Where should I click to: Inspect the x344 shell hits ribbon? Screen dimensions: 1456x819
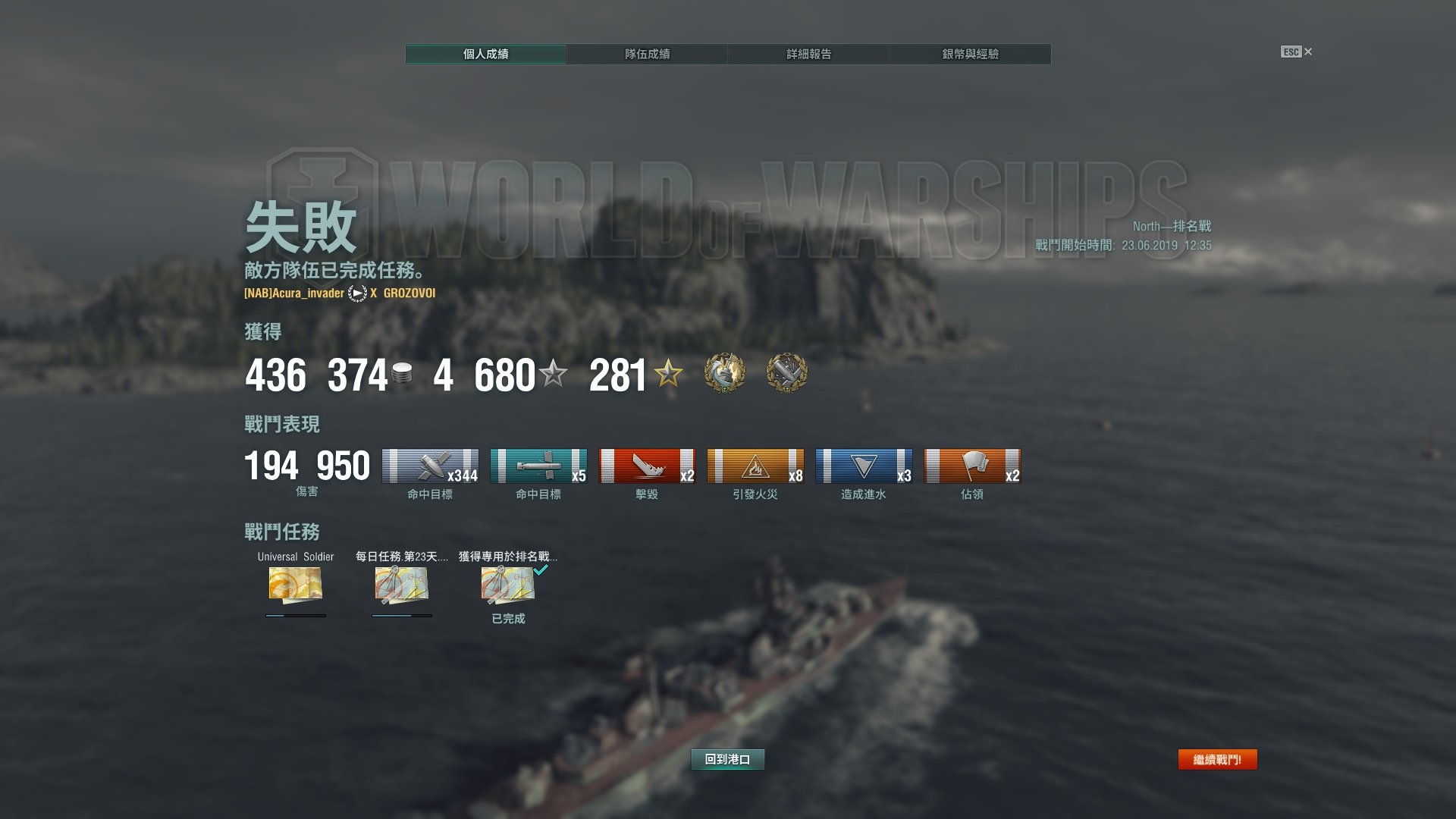430,466
